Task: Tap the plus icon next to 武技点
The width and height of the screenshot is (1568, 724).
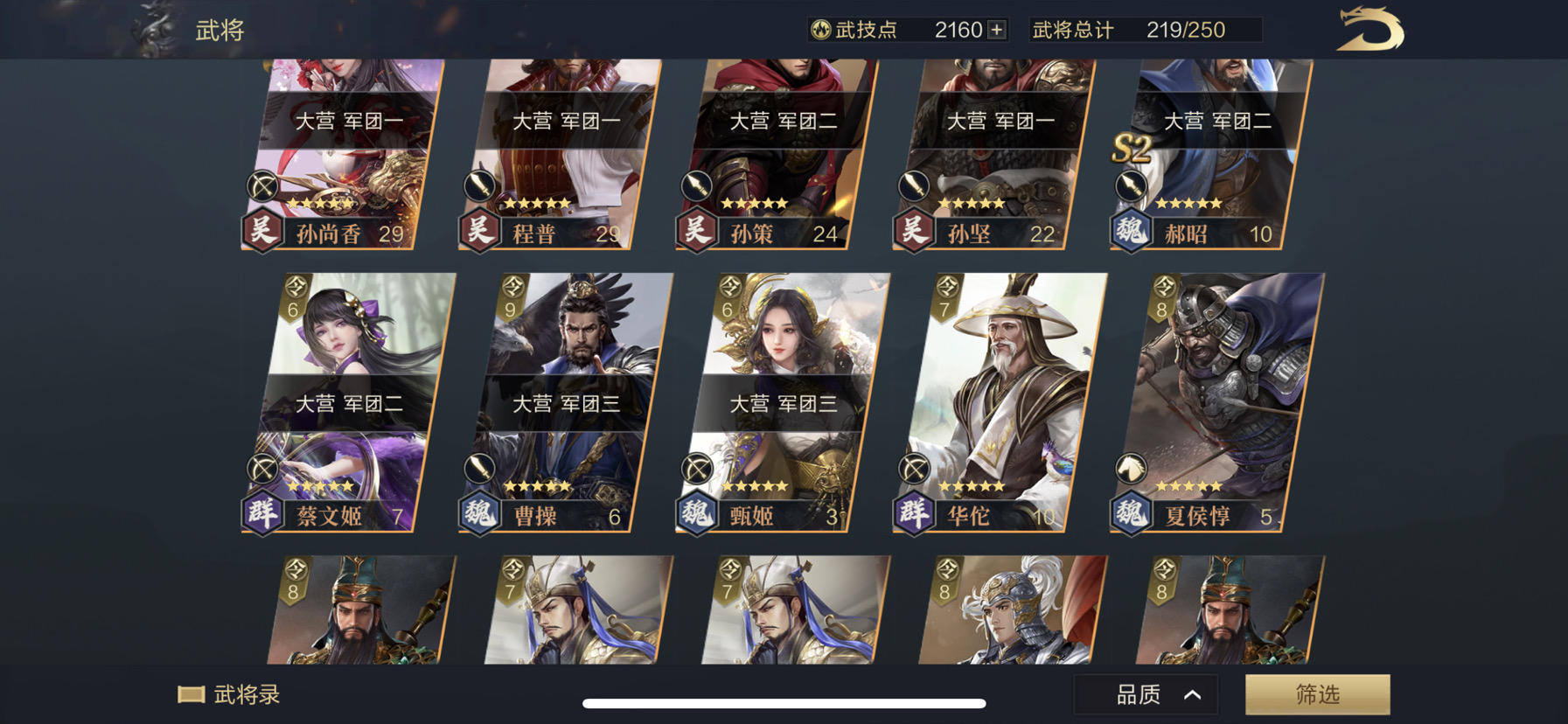Action: click(x=995, y=31)
